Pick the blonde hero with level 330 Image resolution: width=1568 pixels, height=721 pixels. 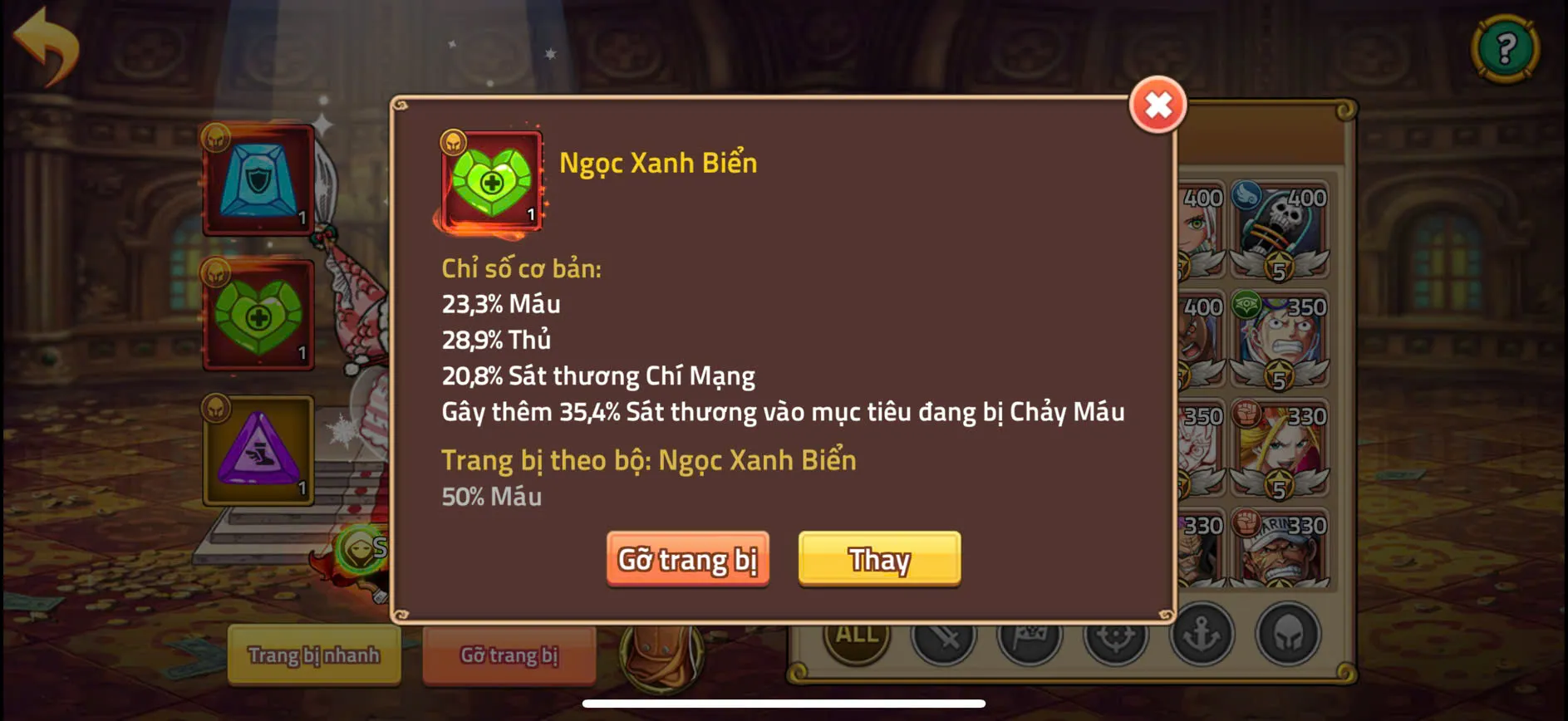(x=1280, y=449)
